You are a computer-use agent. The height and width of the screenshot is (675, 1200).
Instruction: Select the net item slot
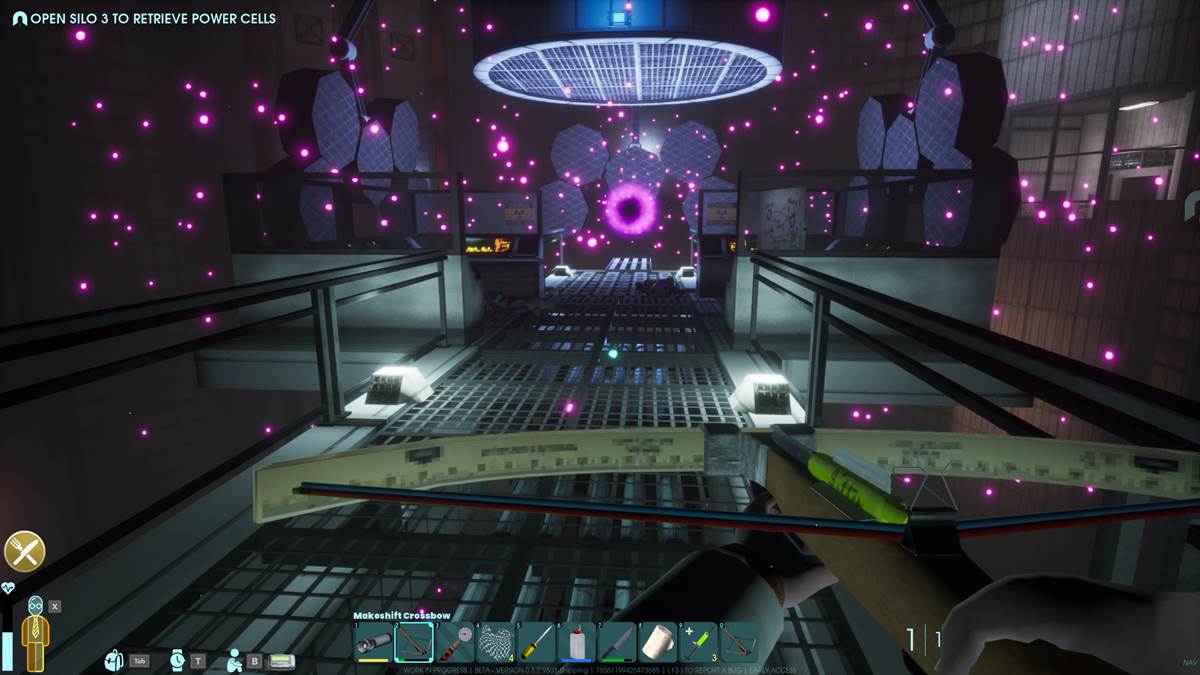pos(496,642)
